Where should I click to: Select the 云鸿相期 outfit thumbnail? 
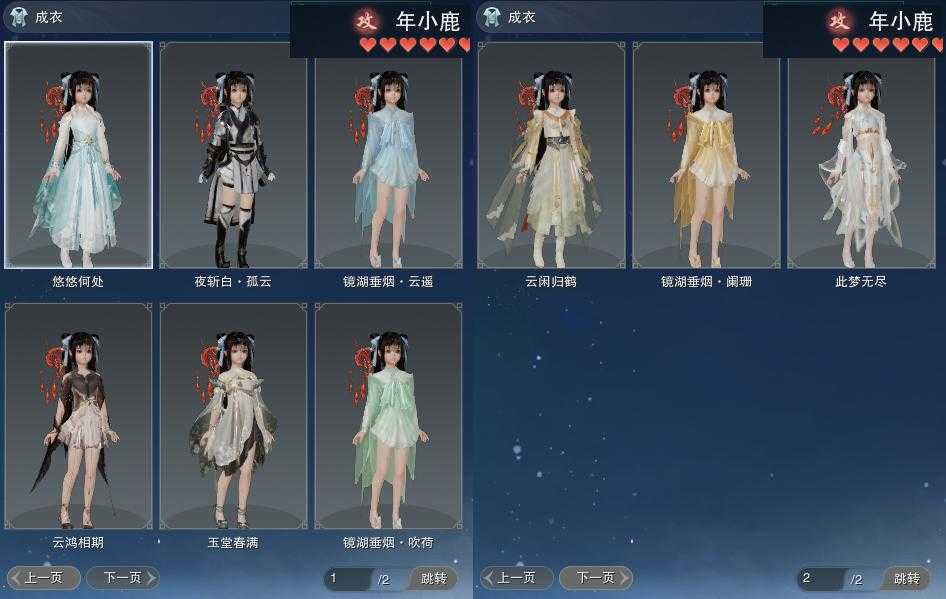point(78,416)
